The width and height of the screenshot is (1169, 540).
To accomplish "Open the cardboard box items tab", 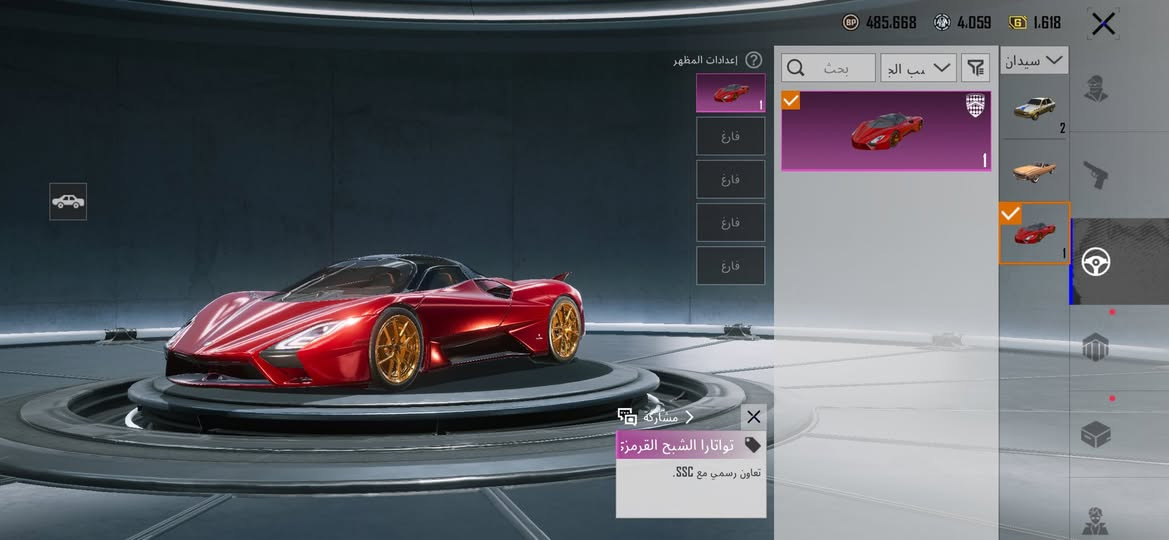I will tap(1097, 435).
